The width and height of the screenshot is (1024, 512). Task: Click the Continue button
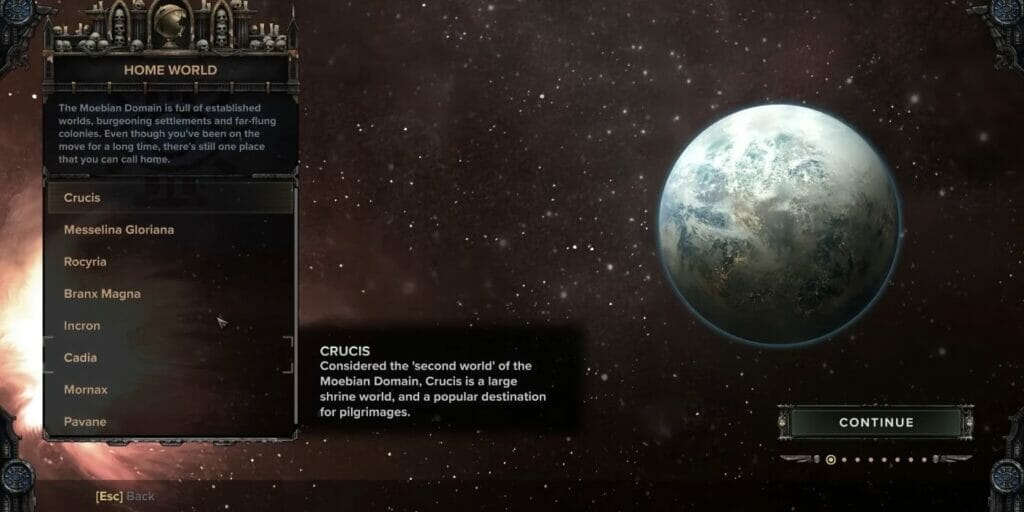(875, 422)
